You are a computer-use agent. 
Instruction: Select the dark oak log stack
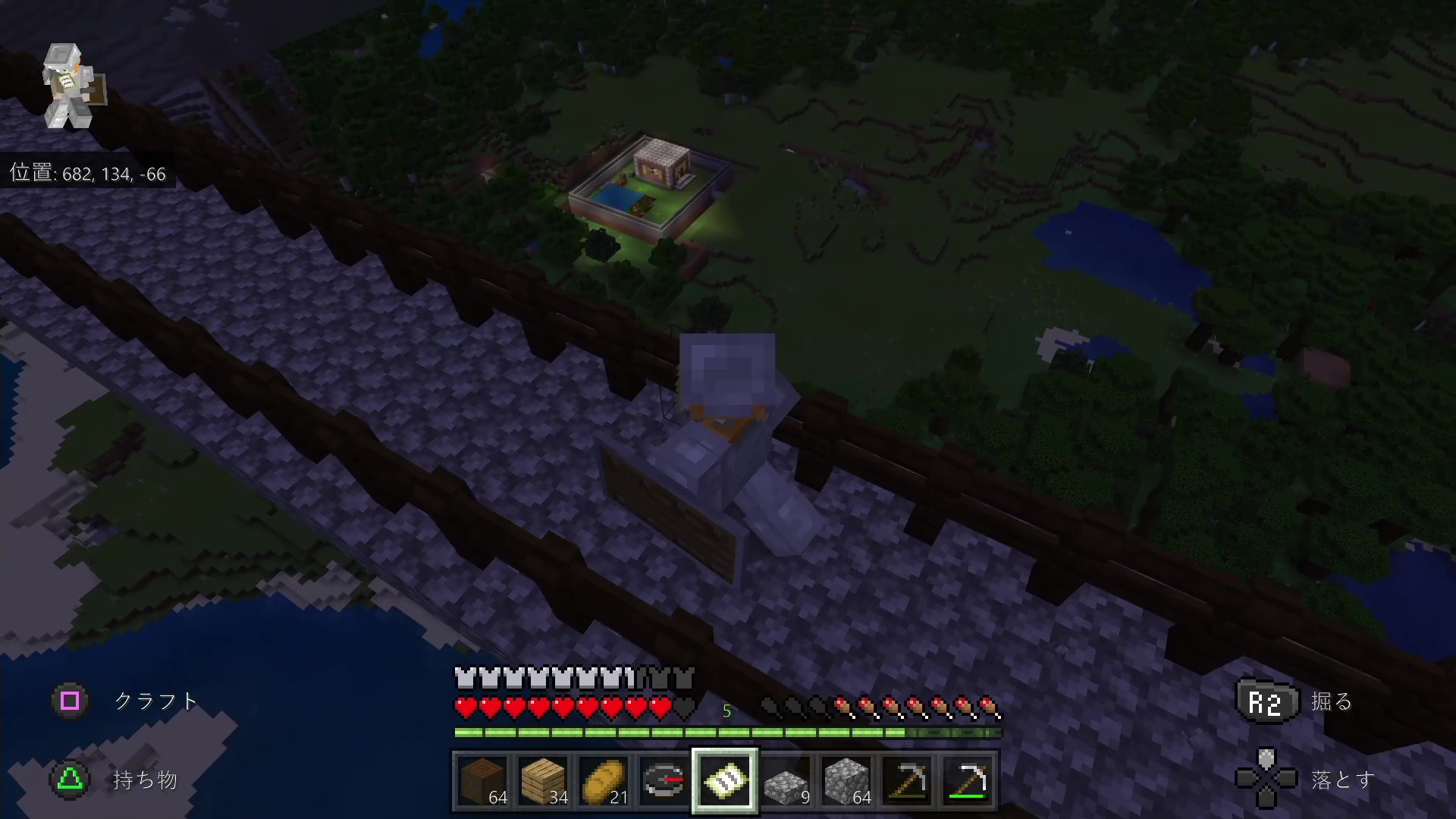pos(483,780)
